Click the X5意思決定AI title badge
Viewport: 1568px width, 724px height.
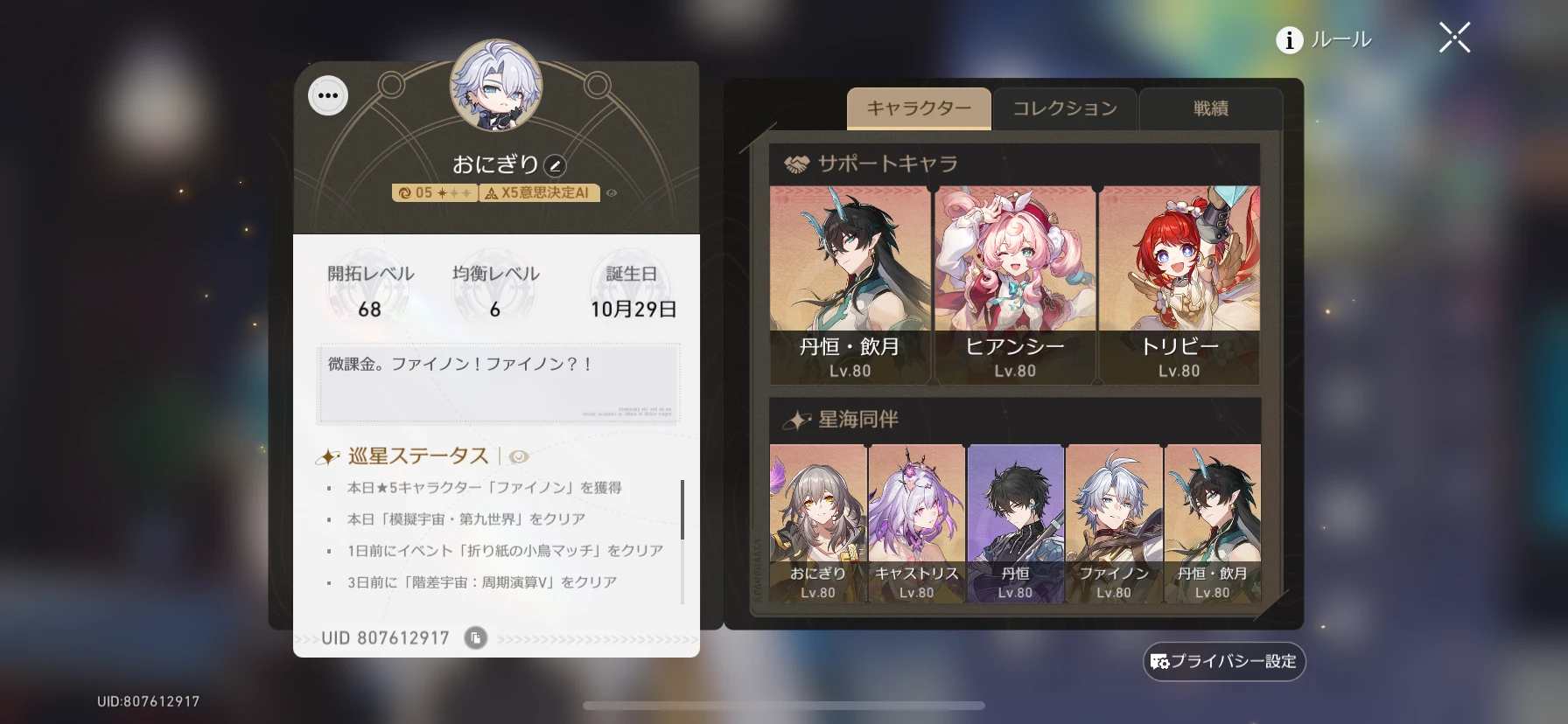pyautogui.click(x=537, y=194)
